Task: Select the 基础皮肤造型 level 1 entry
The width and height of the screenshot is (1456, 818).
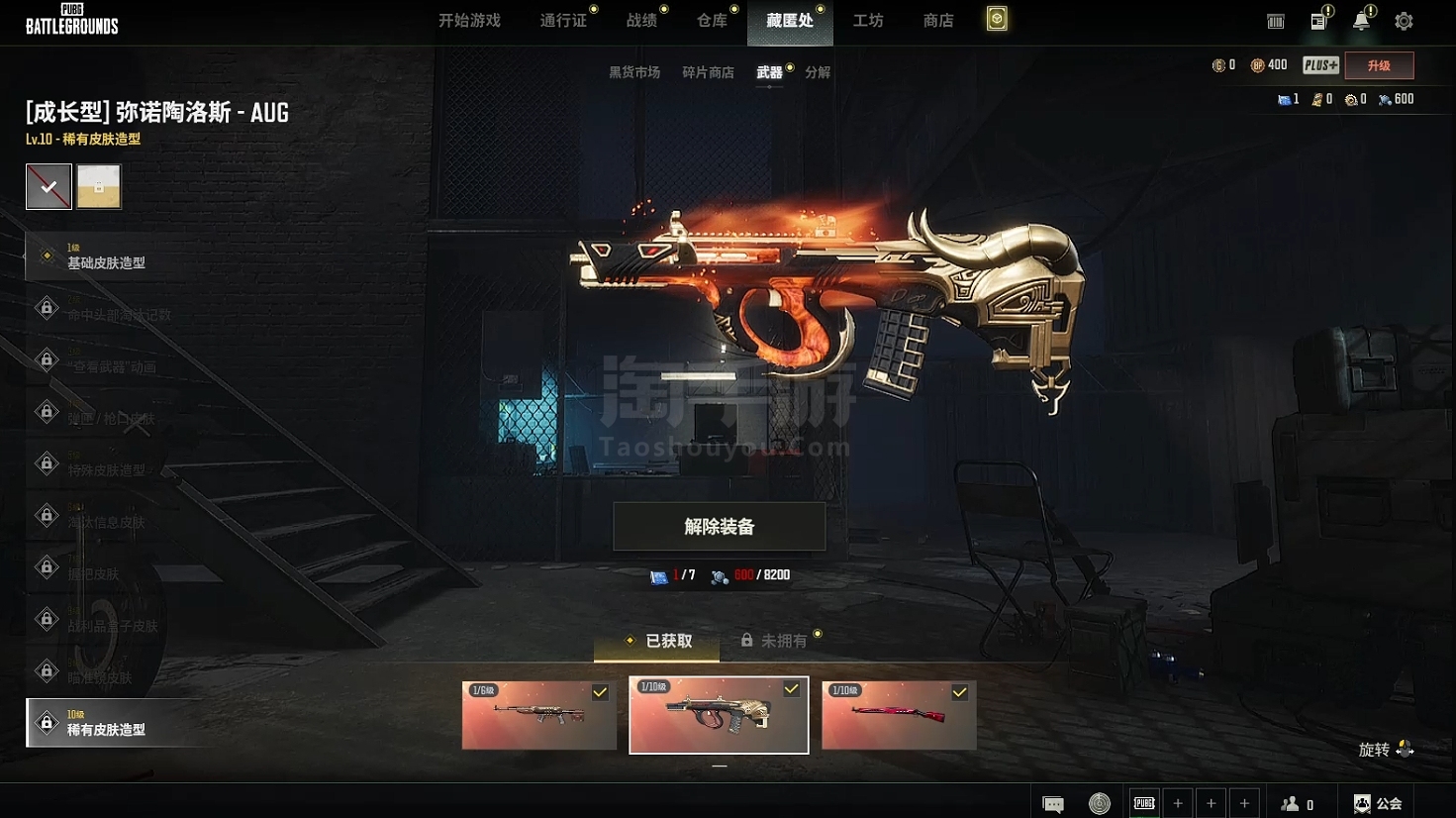Action: click(107, 256)
